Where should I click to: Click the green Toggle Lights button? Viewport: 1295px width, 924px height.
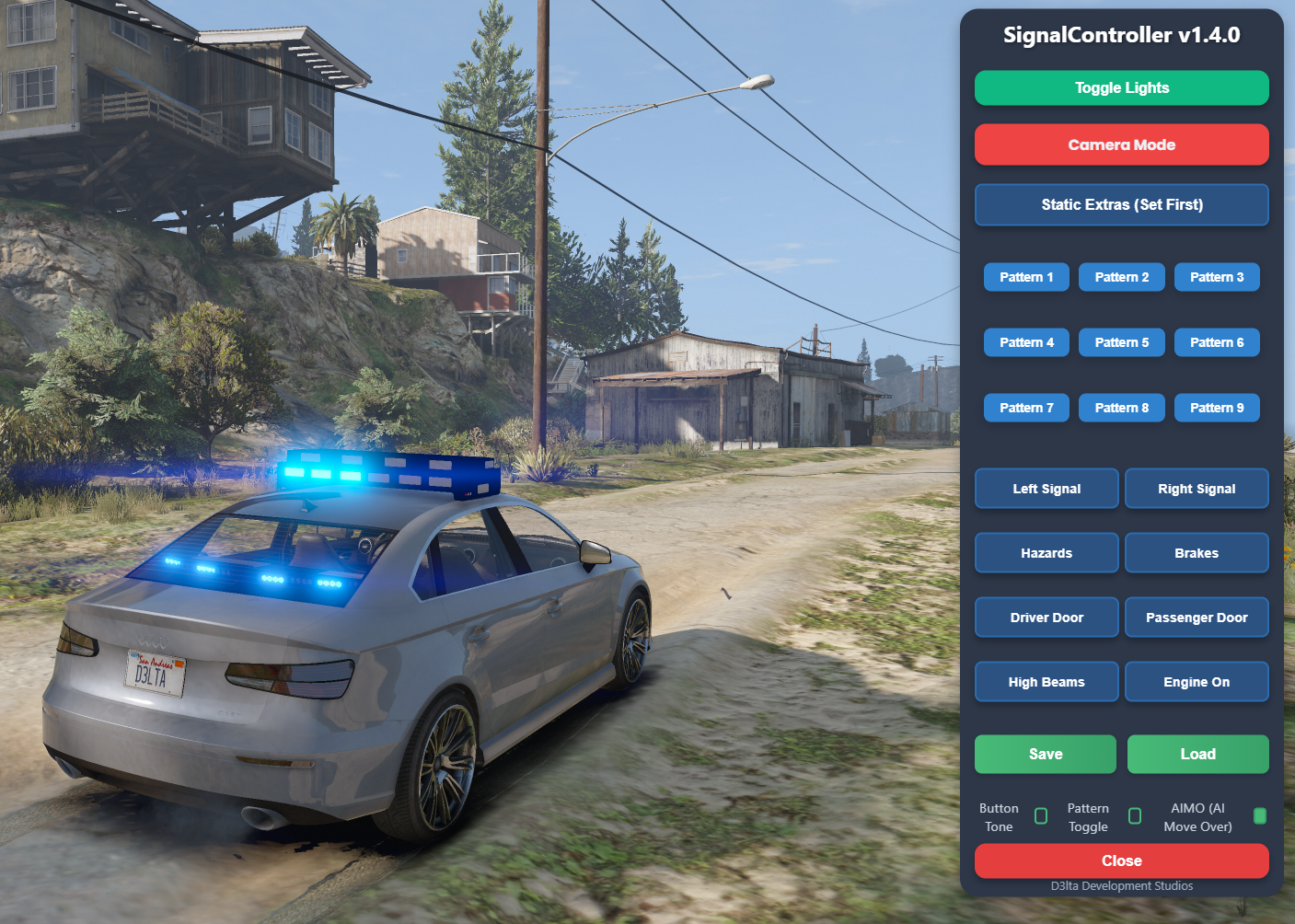[1121, 88]
